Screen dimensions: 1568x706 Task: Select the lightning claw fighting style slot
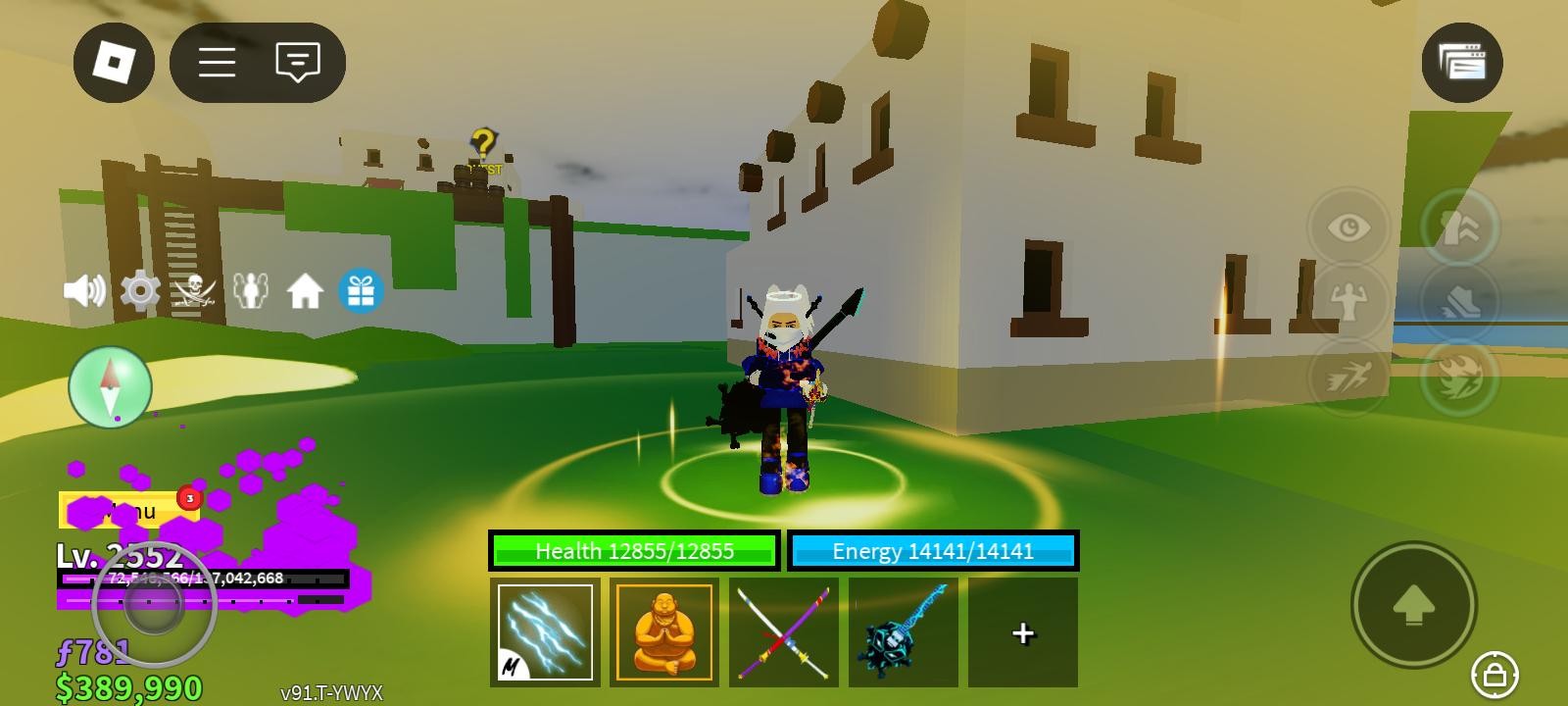[545, 632]
